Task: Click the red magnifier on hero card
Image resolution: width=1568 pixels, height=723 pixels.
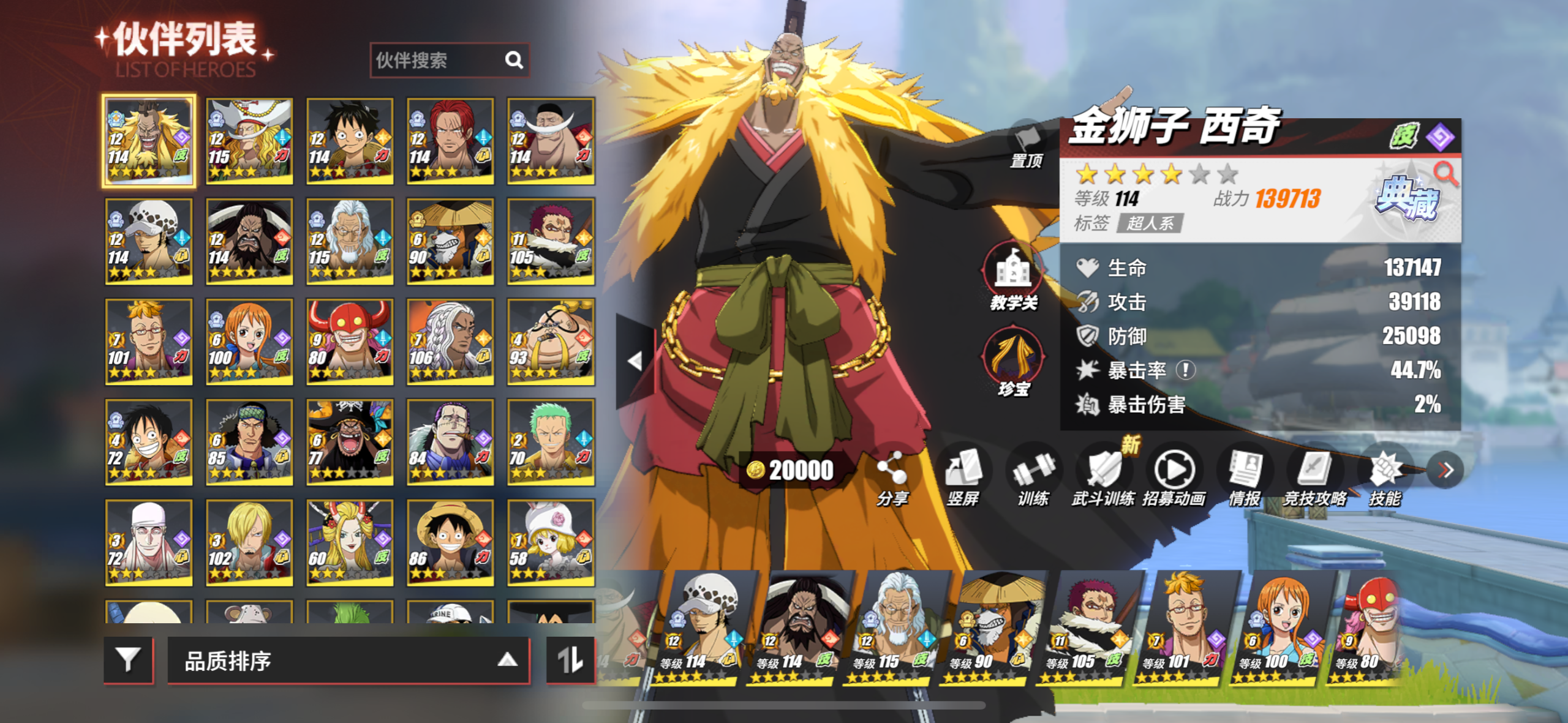Action: click(1446, 174)
